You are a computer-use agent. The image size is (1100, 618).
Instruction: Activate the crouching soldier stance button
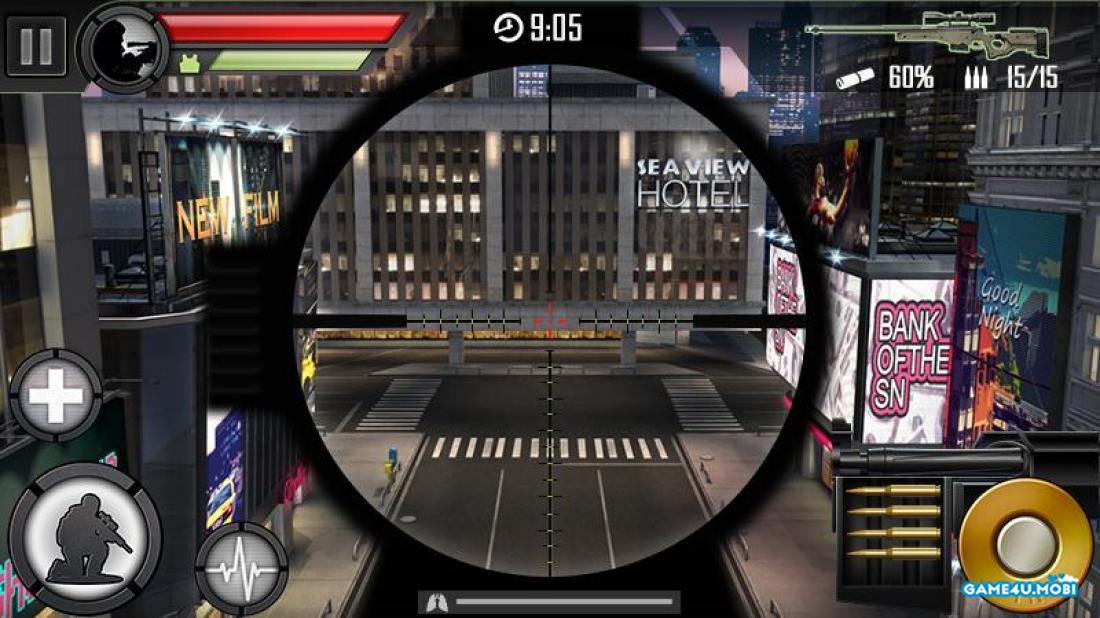[85, 536]
